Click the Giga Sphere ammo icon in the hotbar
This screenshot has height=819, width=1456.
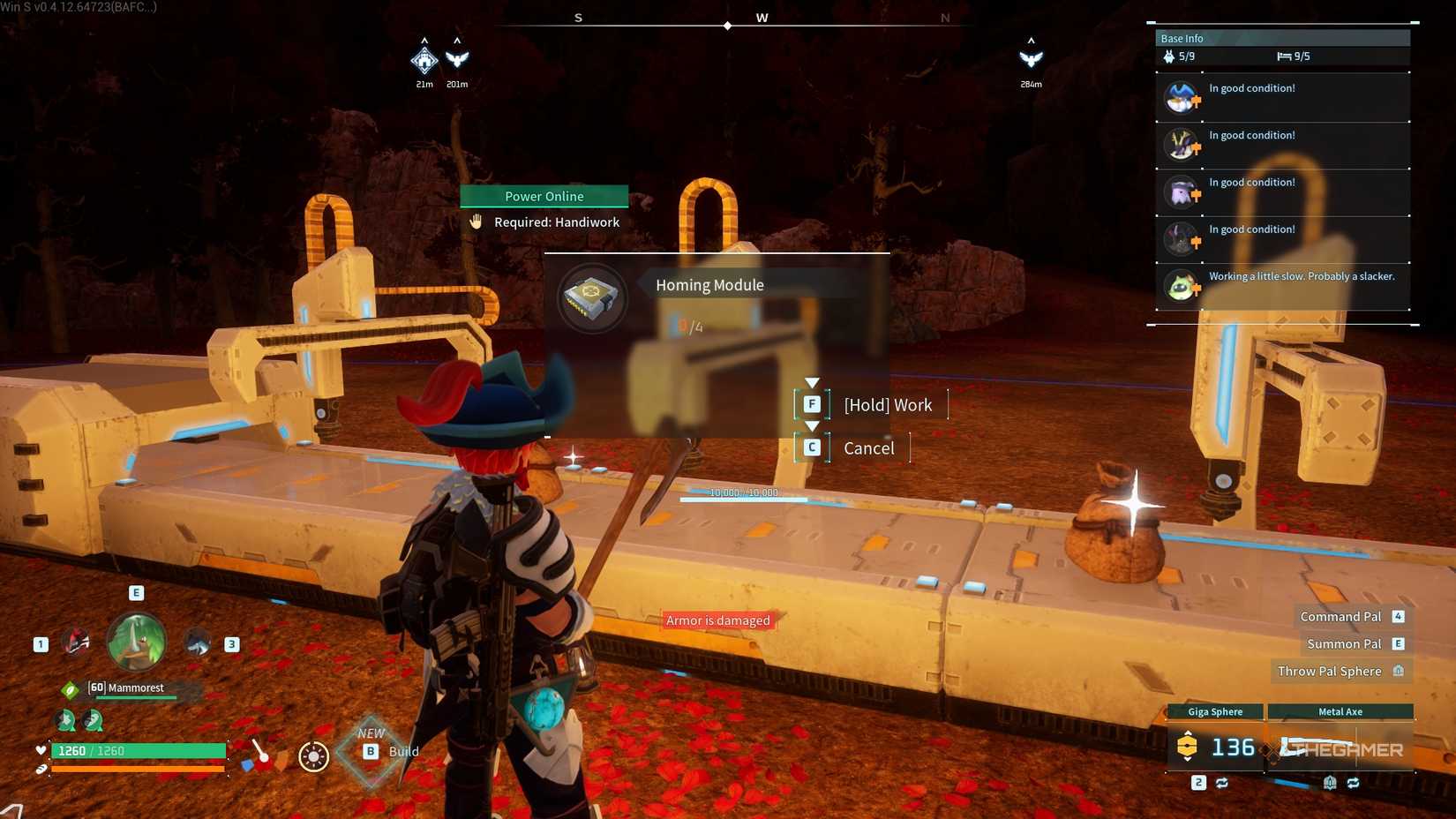(1187, 746)
